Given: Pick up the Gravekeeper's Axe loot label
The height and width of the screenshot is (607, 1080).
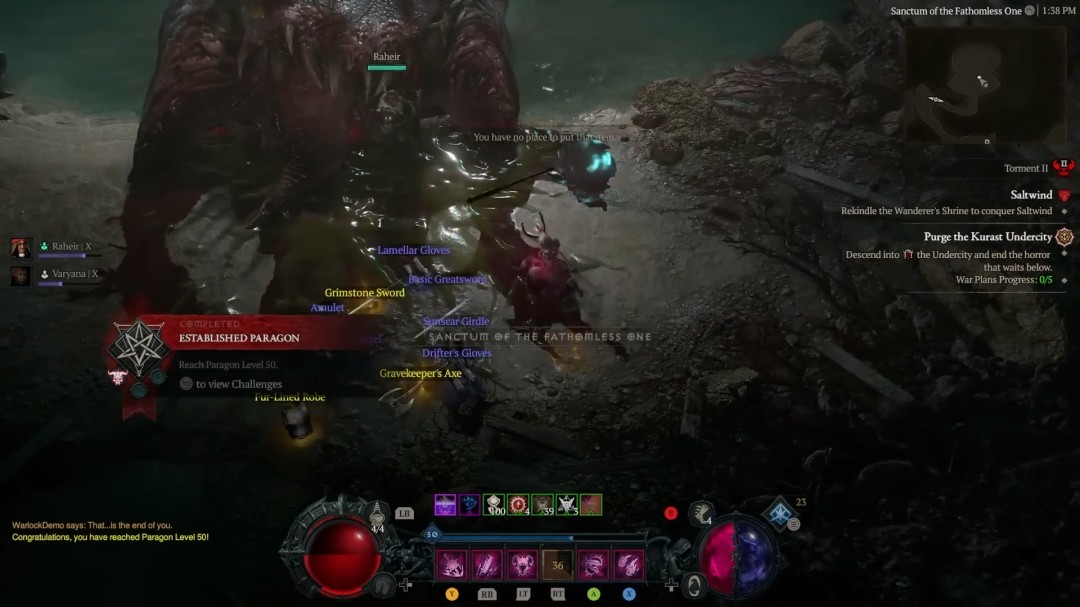Looking at the screenshot, I should tap(420, 374).
